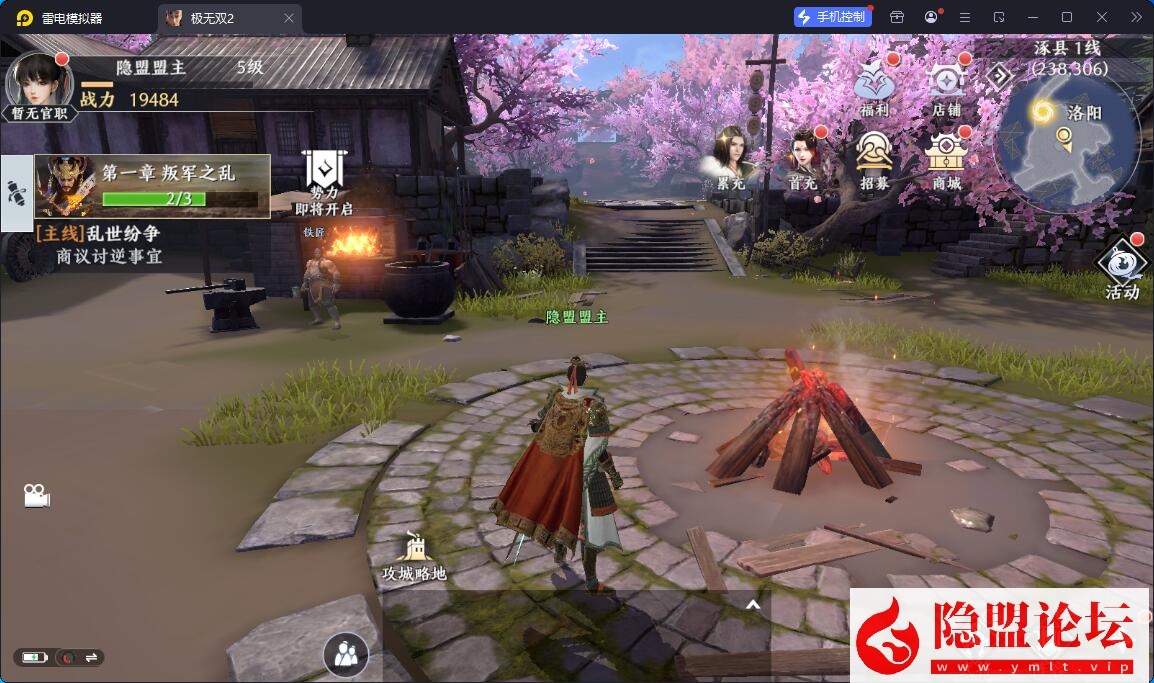Image resolution: width=1154 pixels, height=683 pixels.
Task: Close the 极无双2 emulator tab
Action: coord(289,18)
